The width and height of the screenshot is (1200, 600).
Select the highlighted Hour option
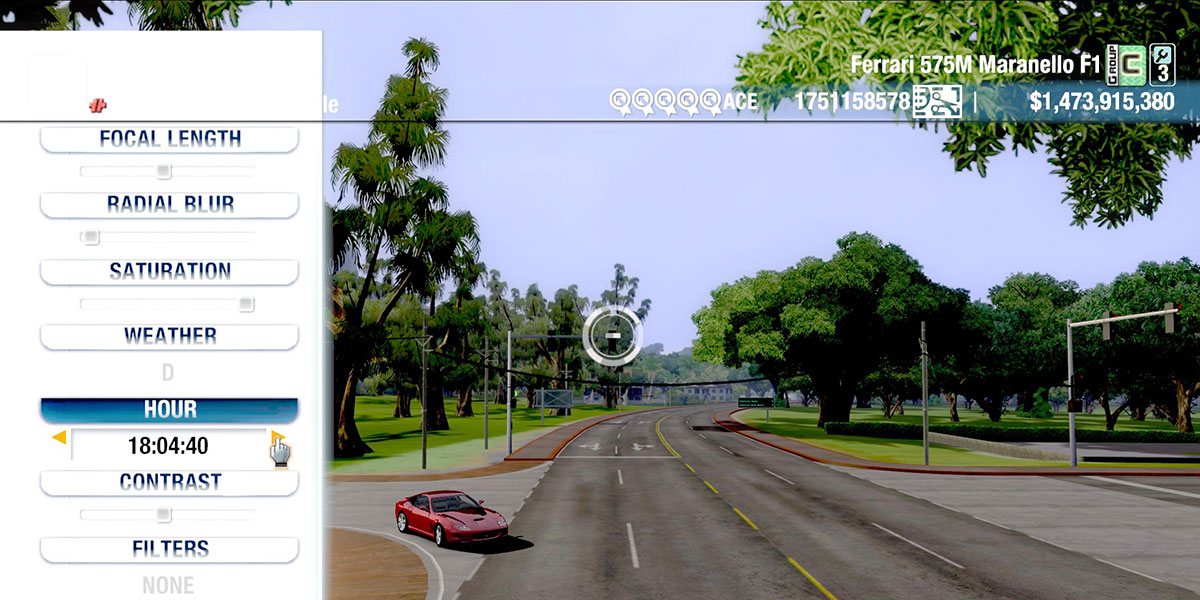(169, 410)
